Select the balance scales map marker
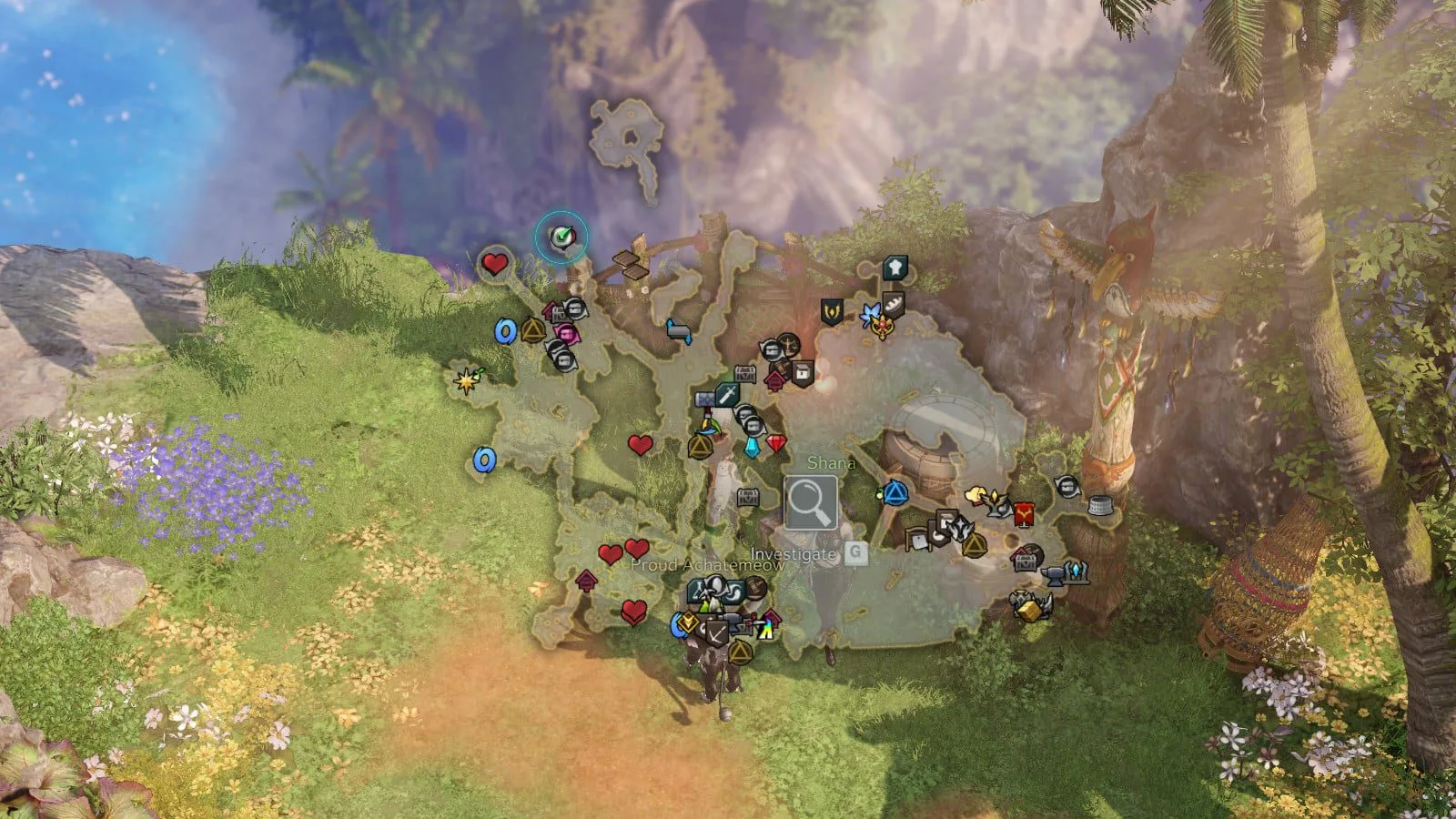Image resolution: width=1456 pixels, height=819 pixels. (787, 346)
